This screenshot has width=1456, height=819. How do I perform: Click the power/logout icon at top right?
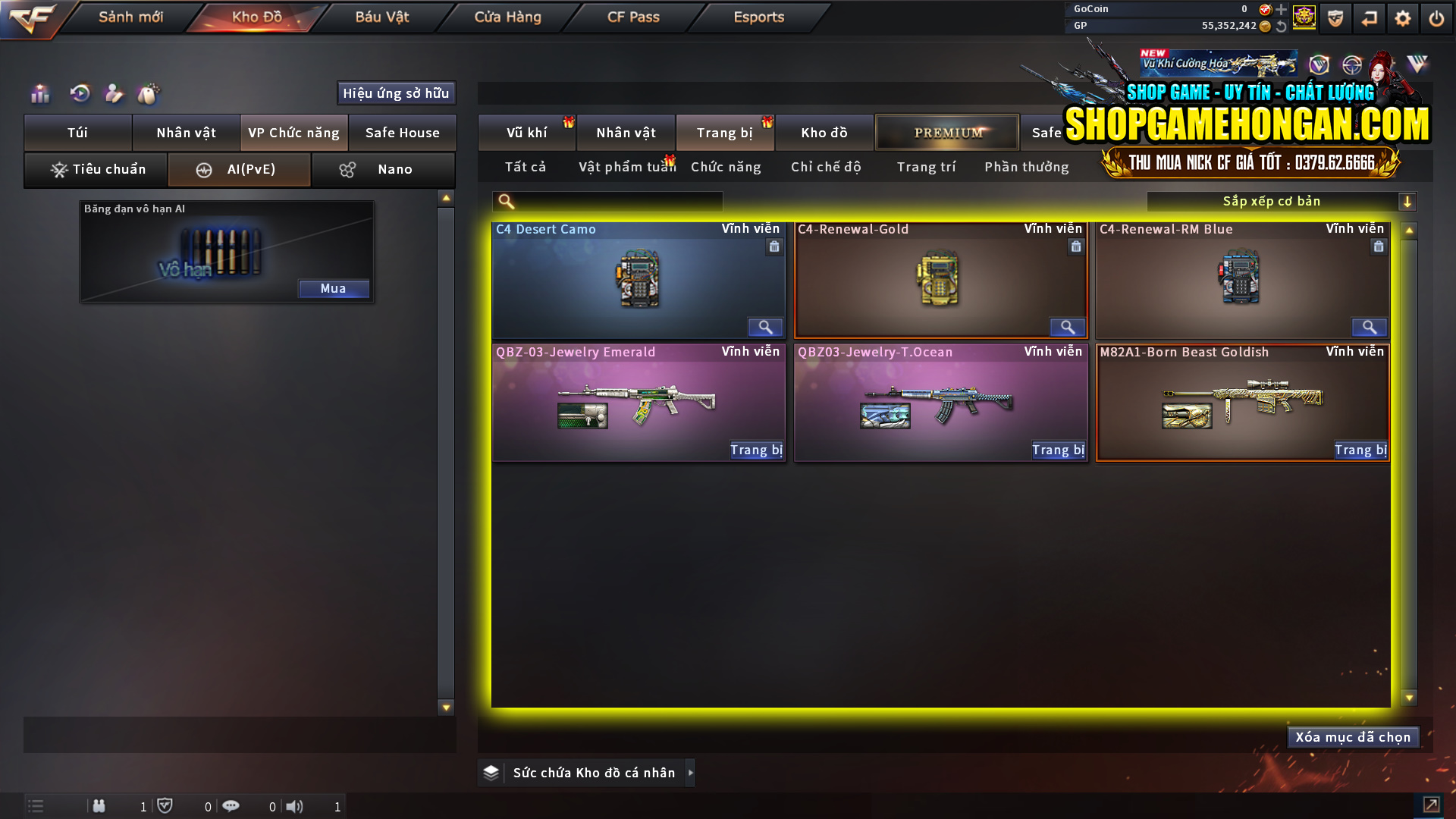1436,18
